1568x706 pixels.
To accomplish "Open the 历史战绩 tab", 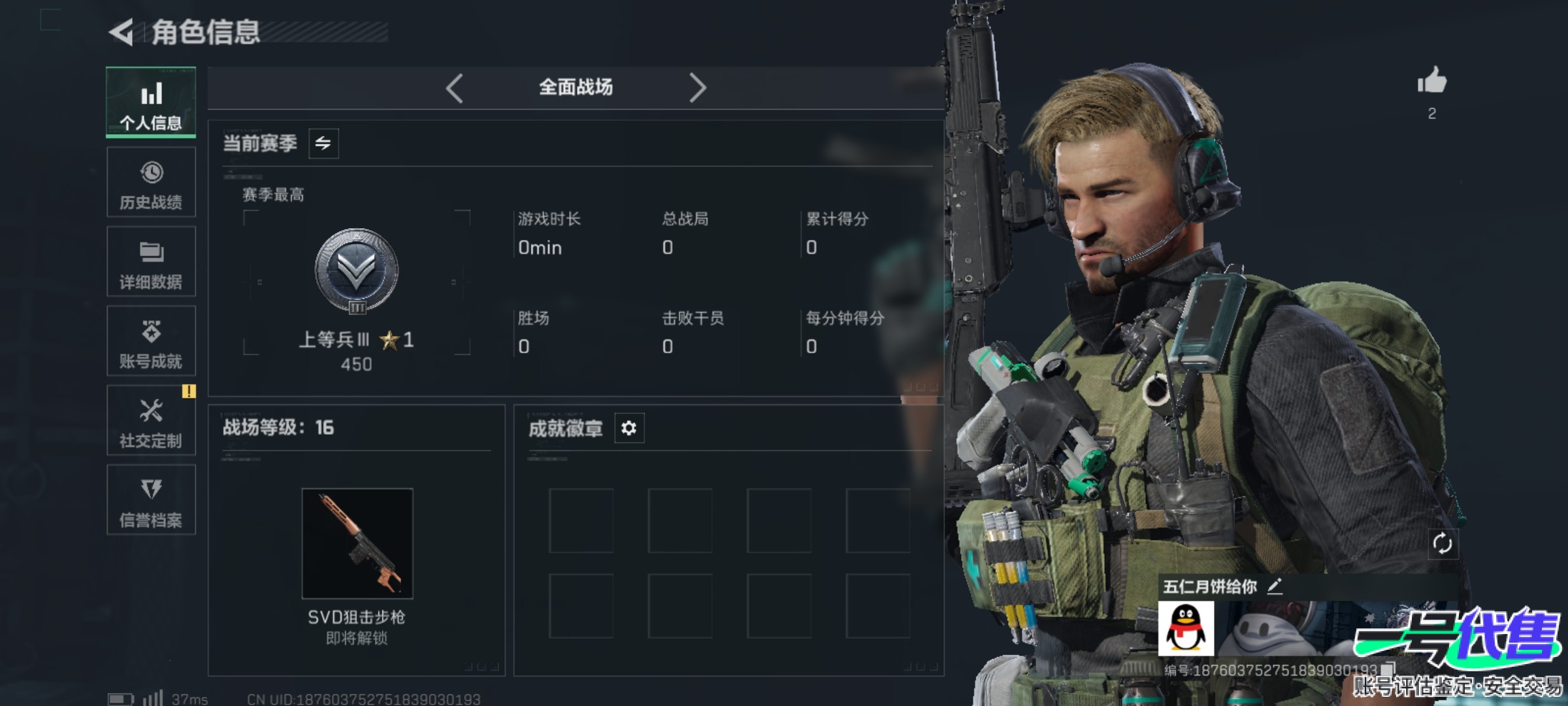I will tap(151, 182).
